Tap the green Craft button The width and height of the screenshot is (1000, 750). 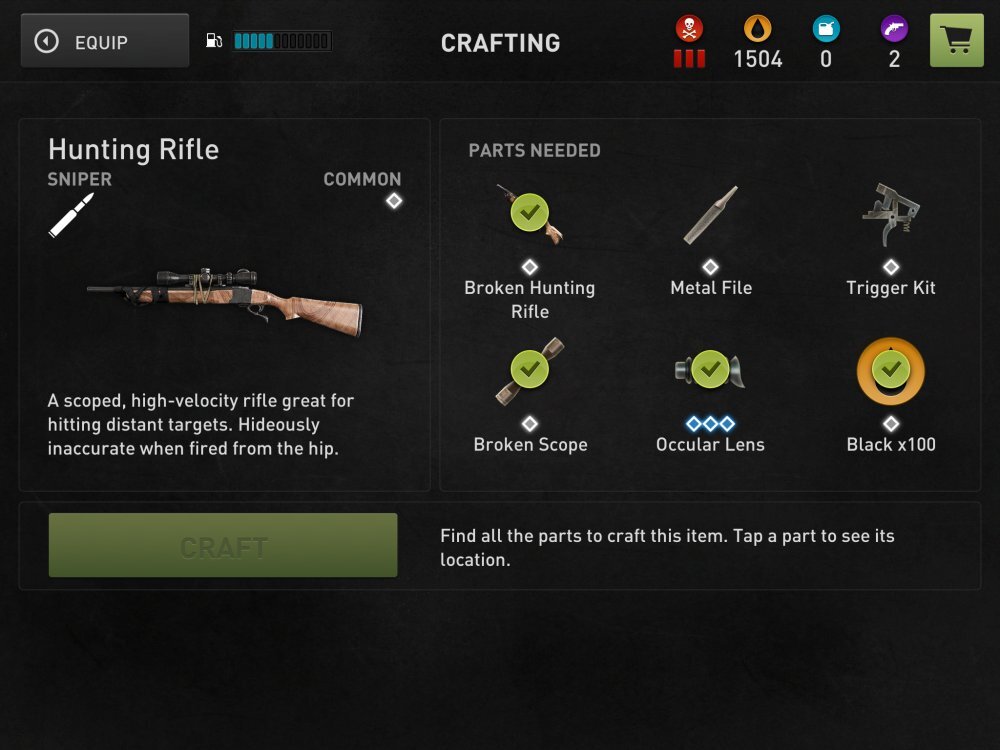pos(223,546)
